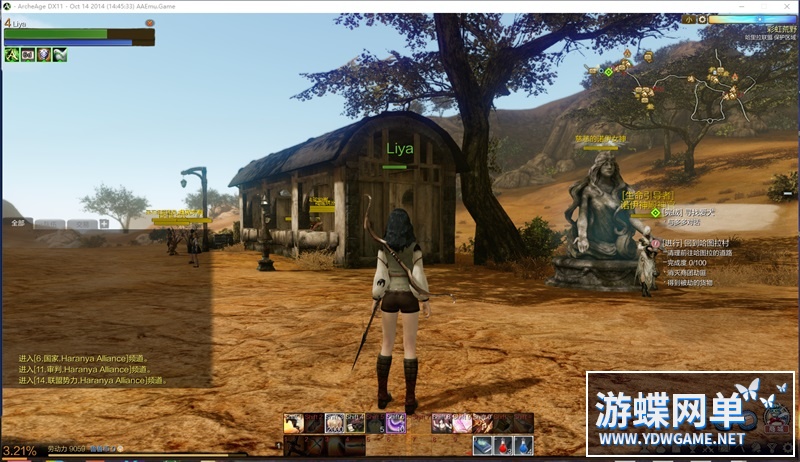Select the green diamond quest marker on minimap
The image size is (800, 462).
coord(608,71)
